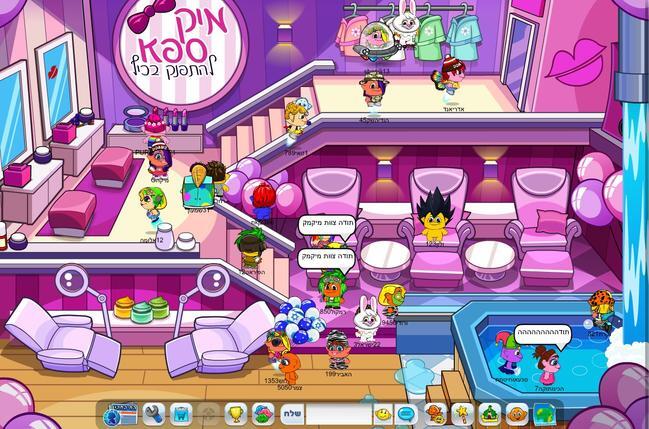This screenshot has height=429, width=649.
Task: Open the gold trophy achievements
Action: [235, 413]
